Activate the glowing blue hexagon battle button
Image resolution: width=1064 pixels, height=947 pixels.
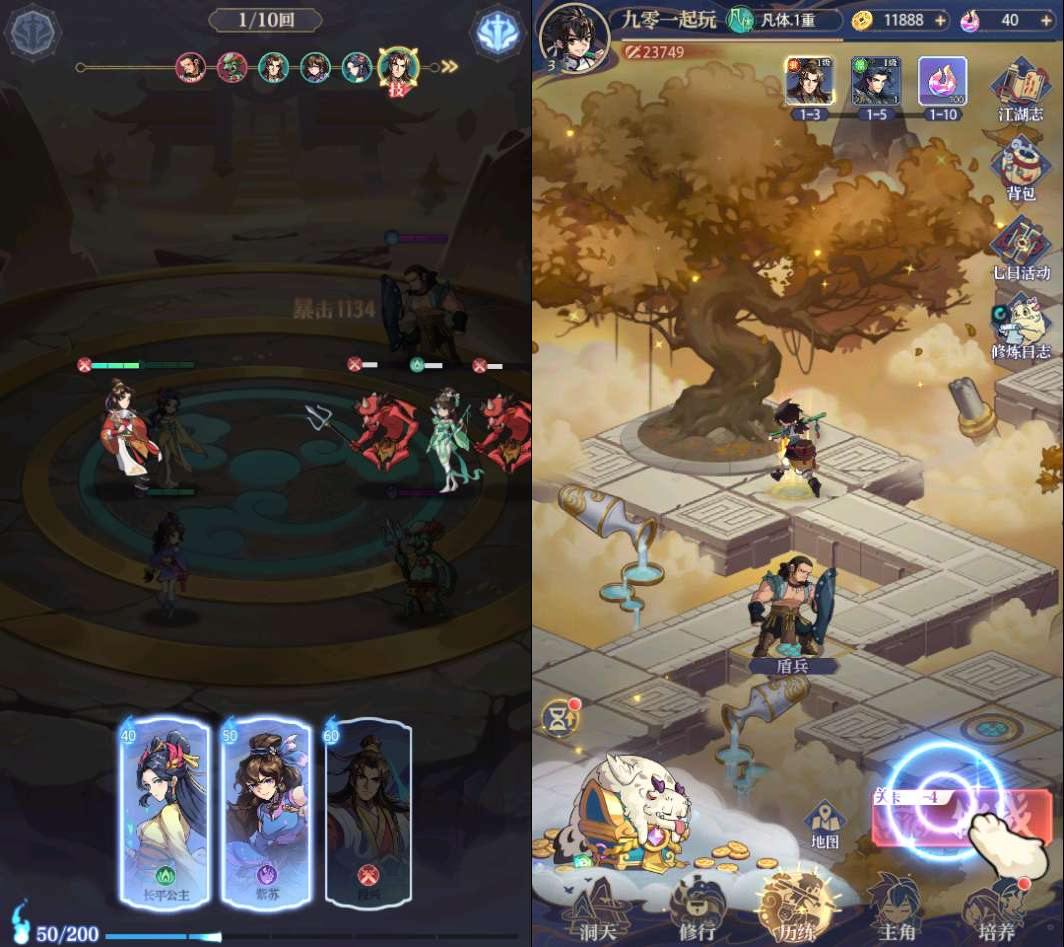(498, 32)
